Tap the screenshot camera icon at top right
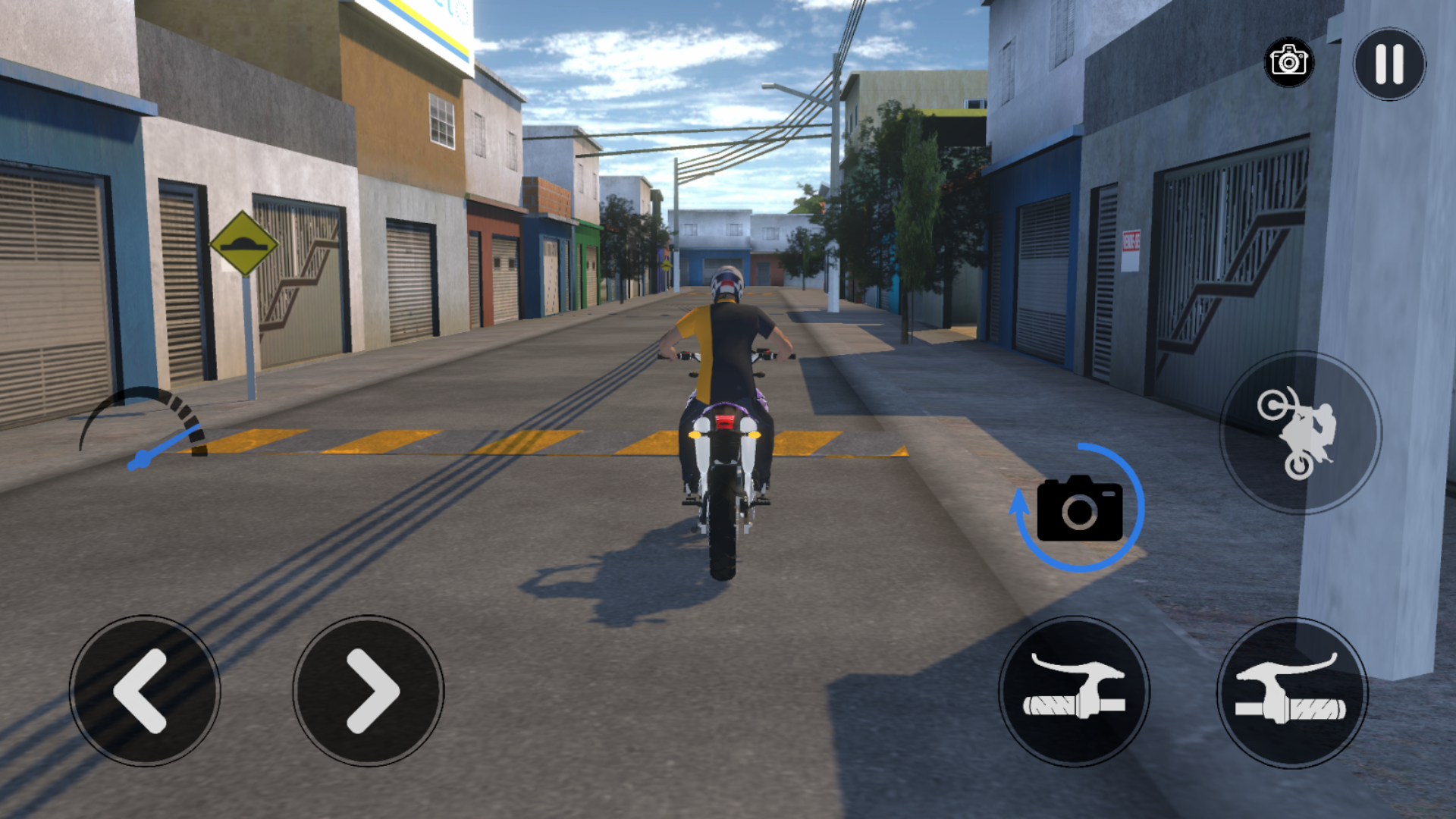 coord(1289,62)
